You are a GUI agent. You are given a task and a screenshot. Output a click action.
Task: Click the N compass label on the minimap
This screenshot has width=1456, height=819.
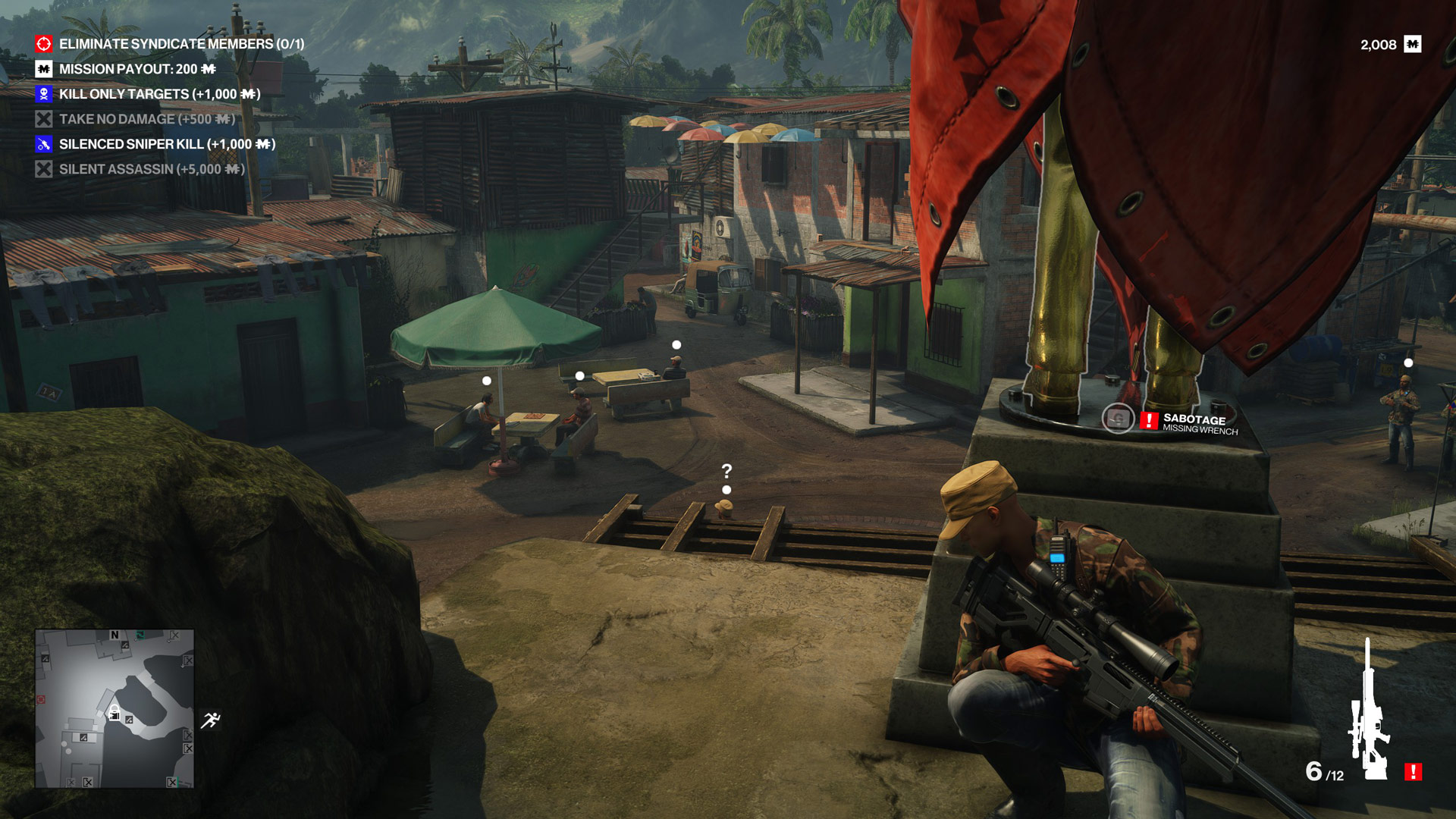(x=115, y=635)
